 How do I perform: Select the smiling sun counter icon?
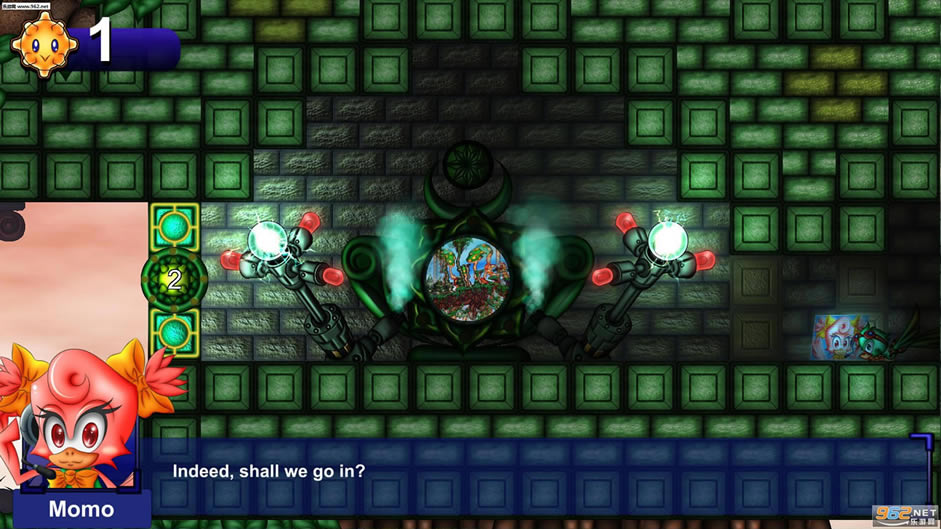coord(44,42)
